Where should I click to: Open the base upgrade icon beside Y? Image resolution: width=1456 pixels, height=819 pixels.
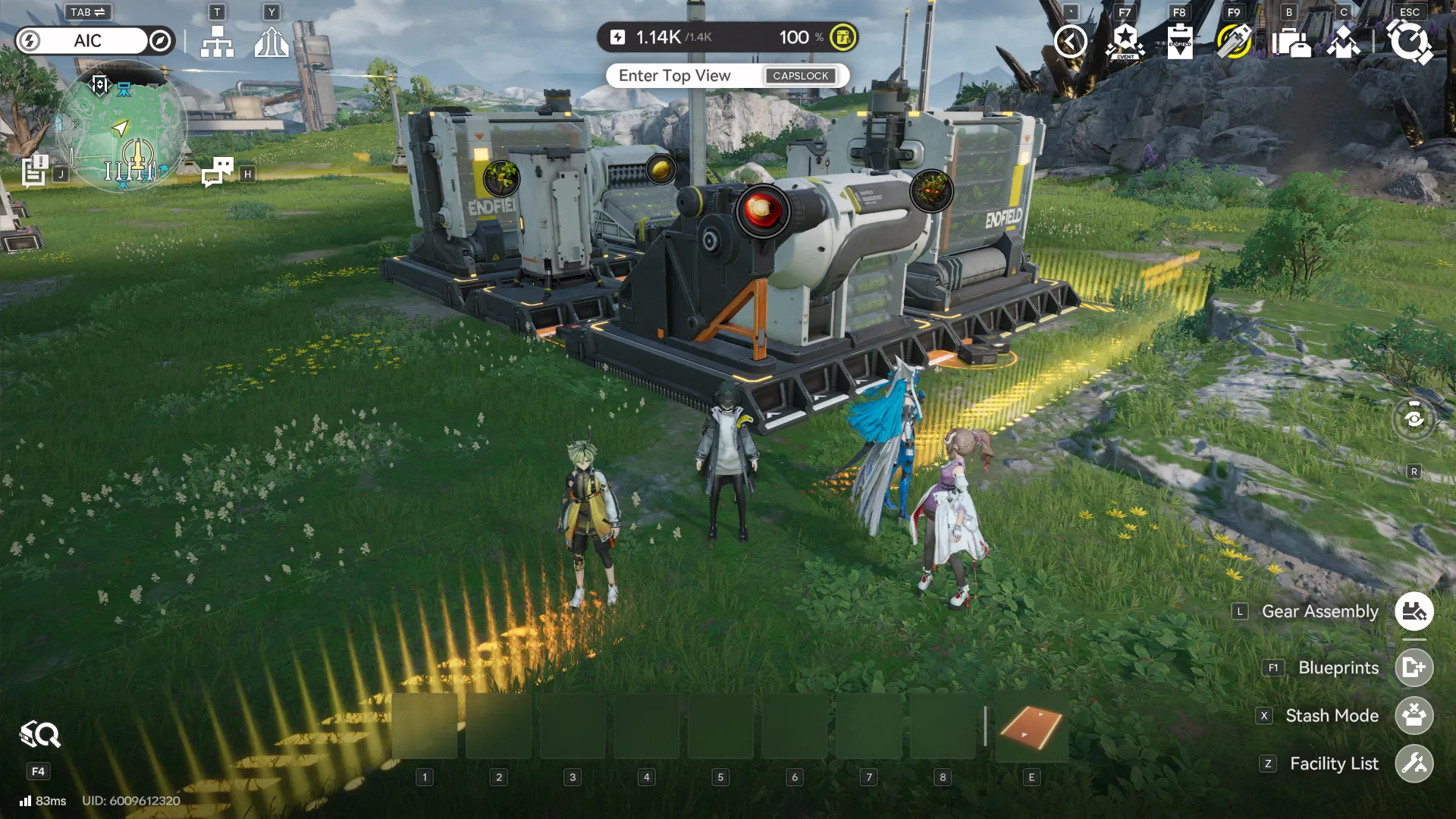(271, 43)
